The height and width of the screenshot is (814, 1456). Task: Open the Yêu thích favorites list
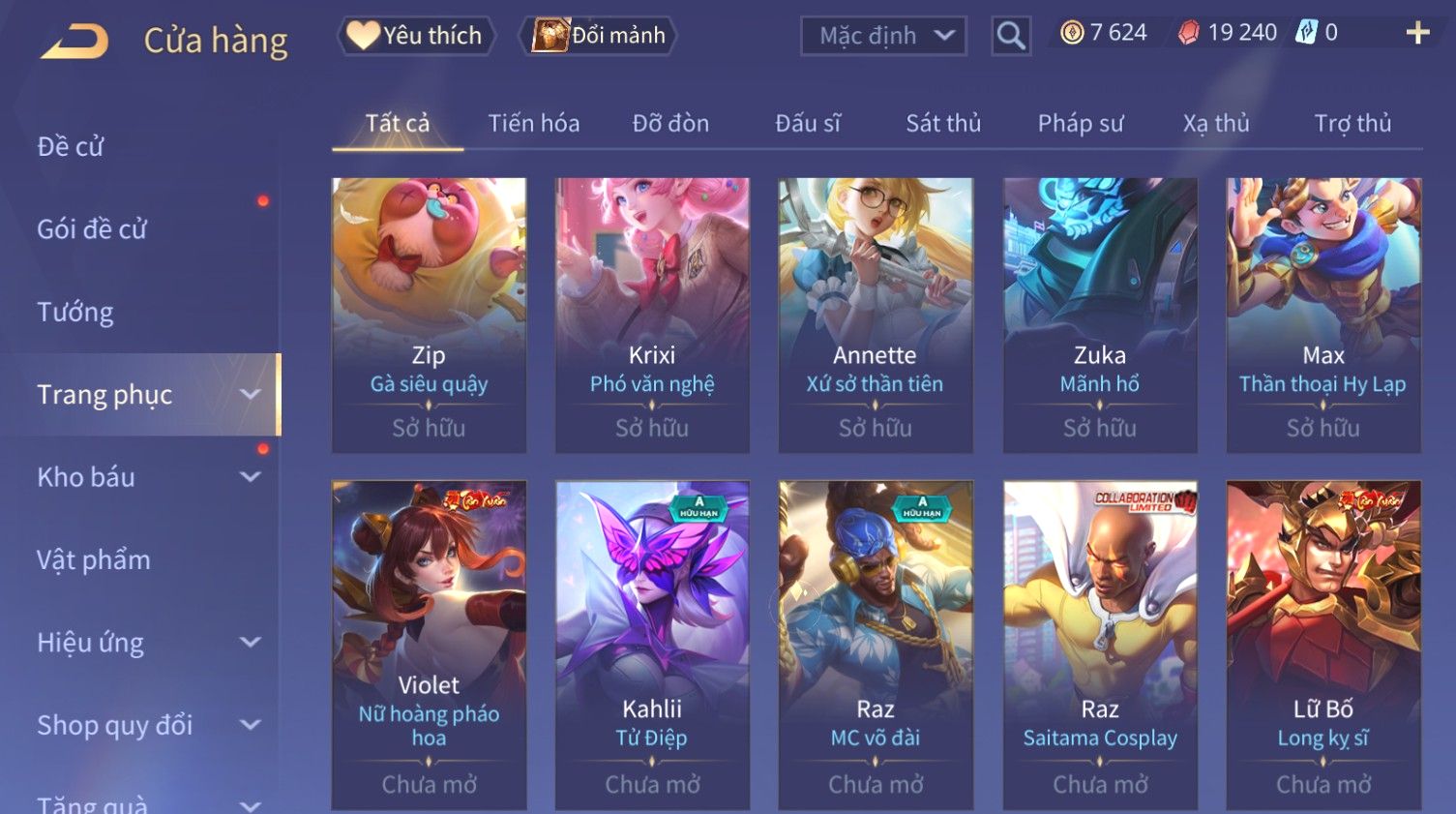pos(416,36)
